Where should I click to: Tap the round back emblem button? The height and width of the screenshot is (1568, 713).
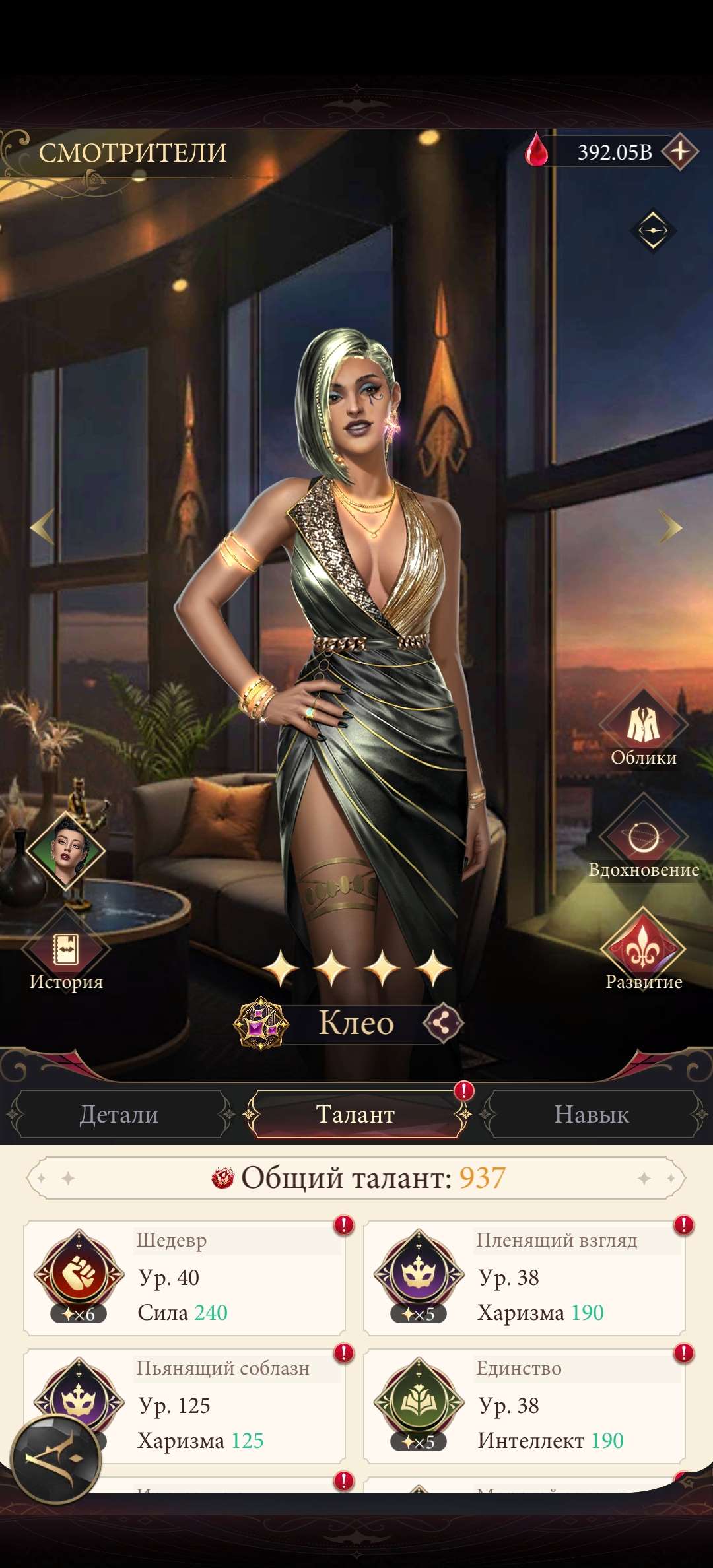(56, 1458)
